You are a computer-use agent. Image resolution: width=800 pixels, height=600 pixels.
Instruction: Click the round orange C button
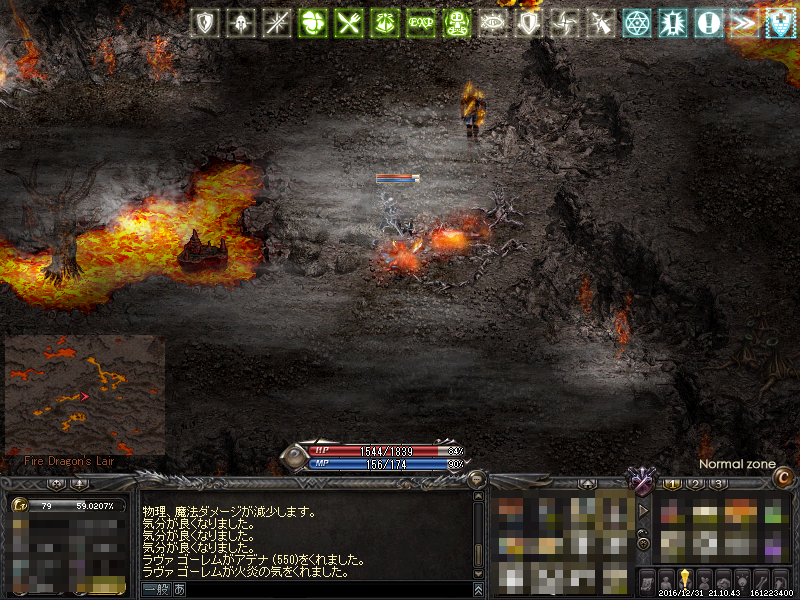pos(783,480)
